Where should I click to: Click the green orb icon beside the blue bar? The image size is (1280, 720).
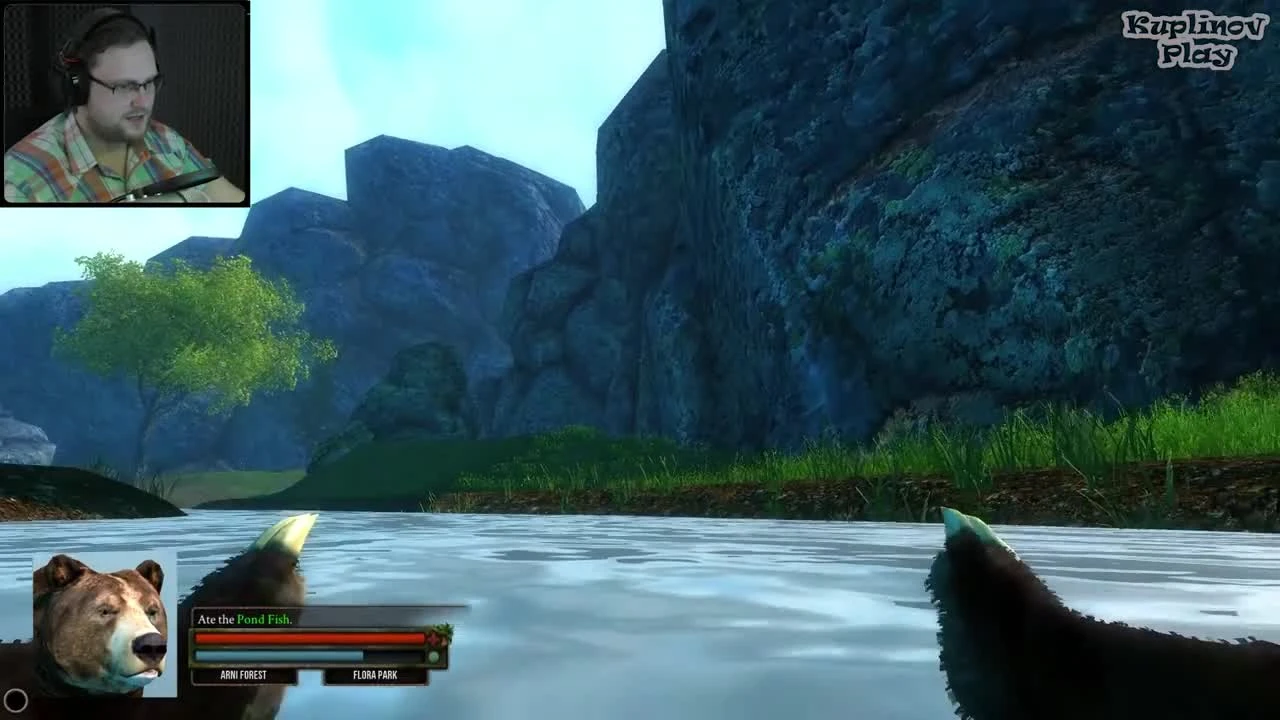[x=433, y=657]
